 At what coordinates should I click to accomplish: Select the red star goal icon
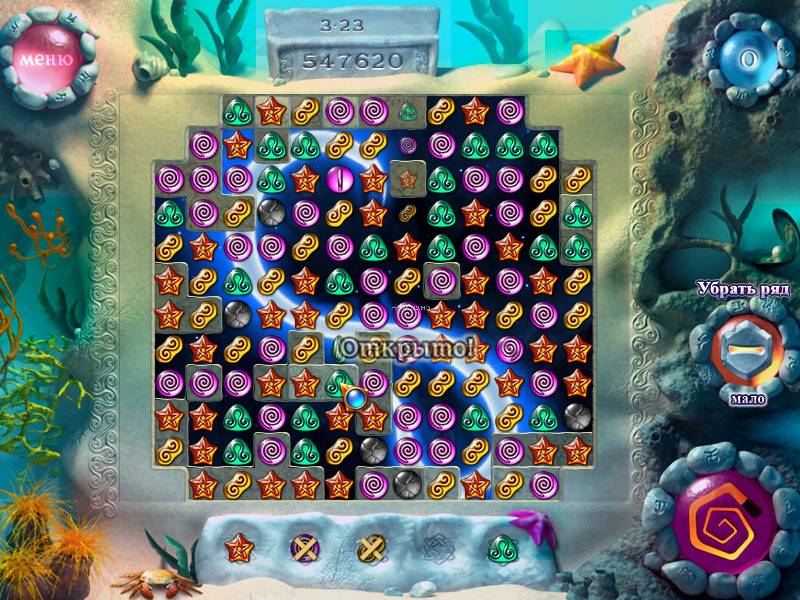coord(239,547)
